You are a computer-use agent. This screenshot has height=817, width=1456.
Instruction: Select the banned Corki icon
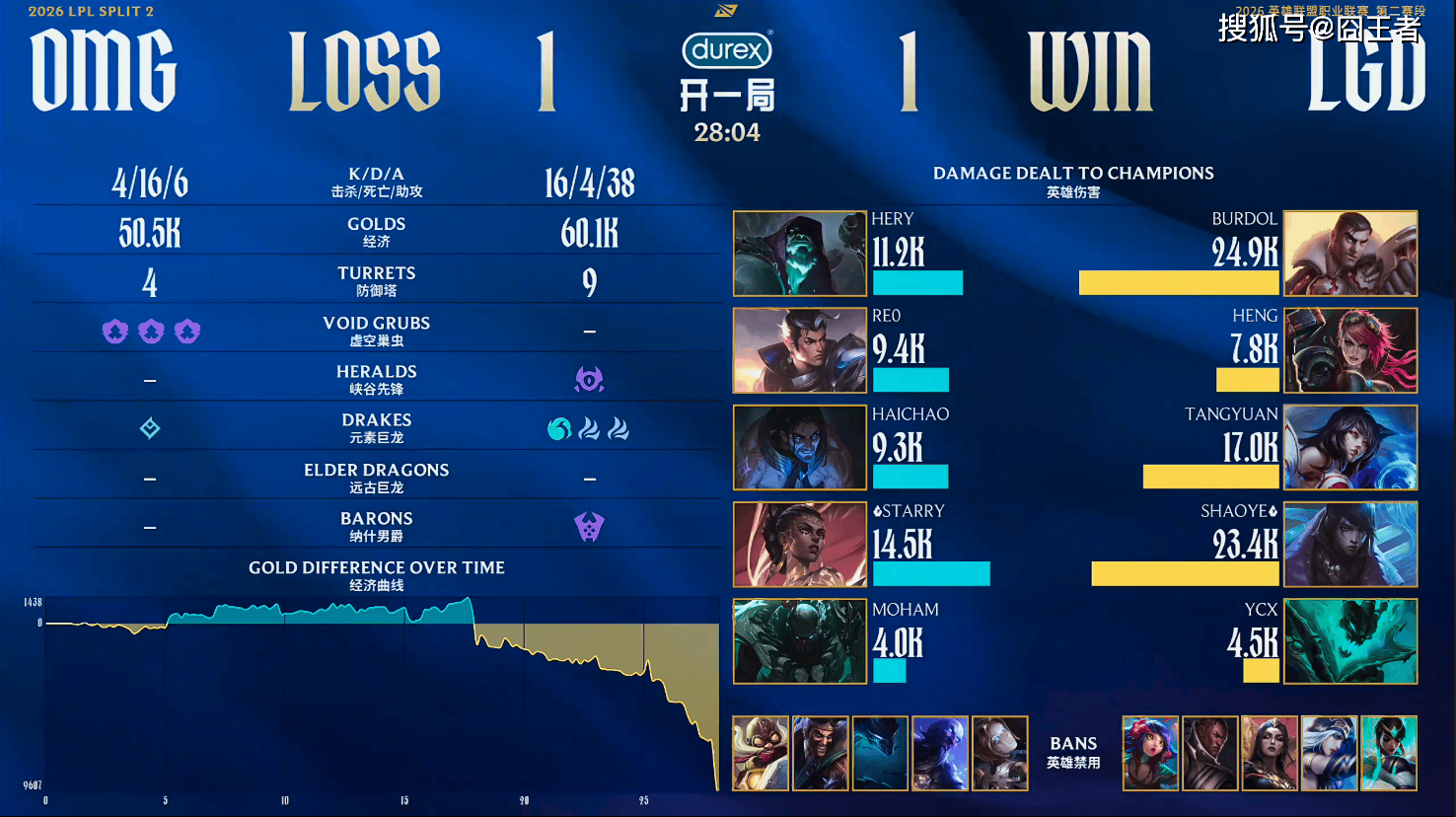pos(761,753)
